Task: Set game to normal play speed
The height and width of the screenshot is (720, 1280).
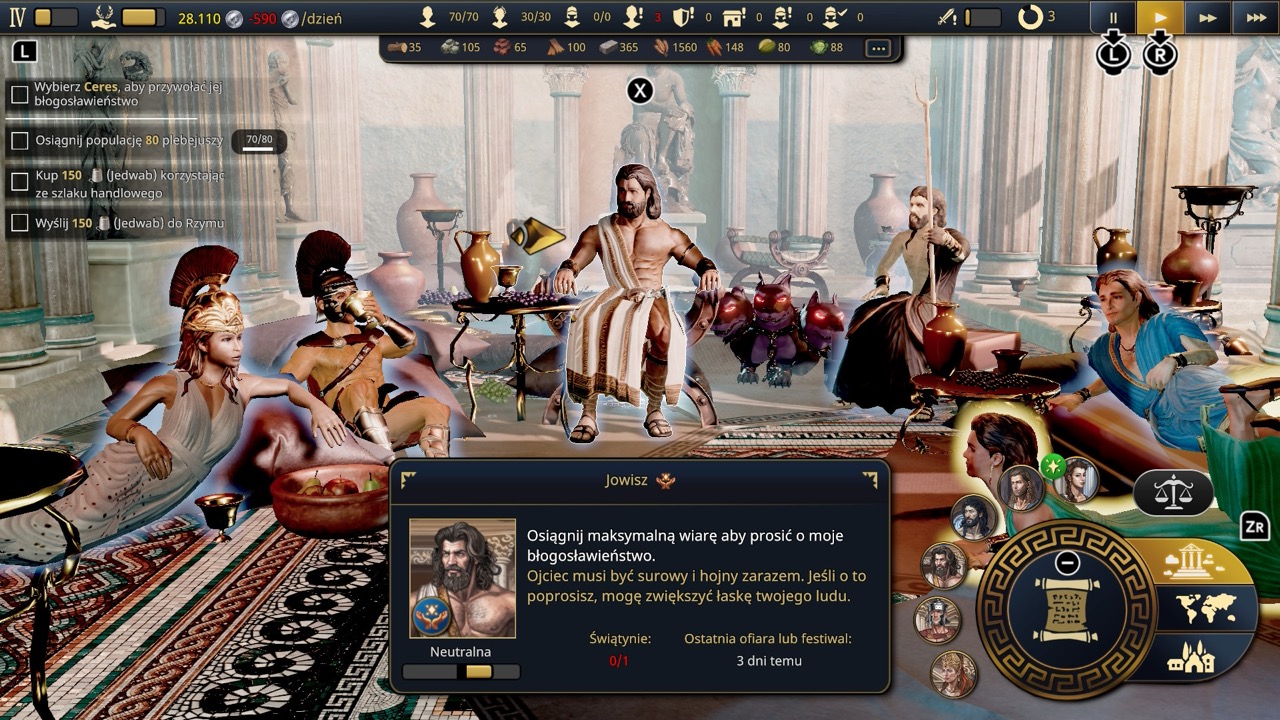Action: [x=1160, y=17]
